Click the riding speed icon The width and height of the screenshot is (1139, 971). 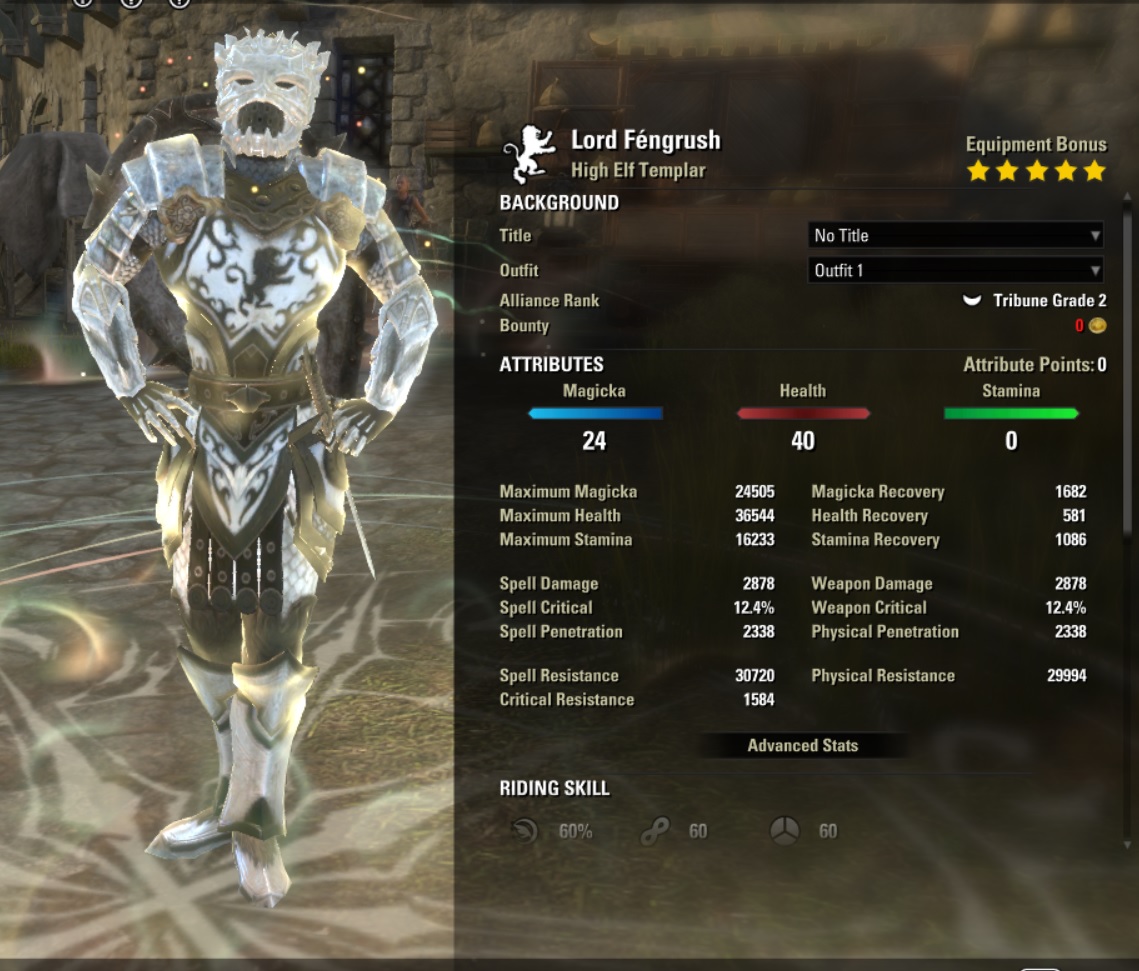(x=524, y=831)
